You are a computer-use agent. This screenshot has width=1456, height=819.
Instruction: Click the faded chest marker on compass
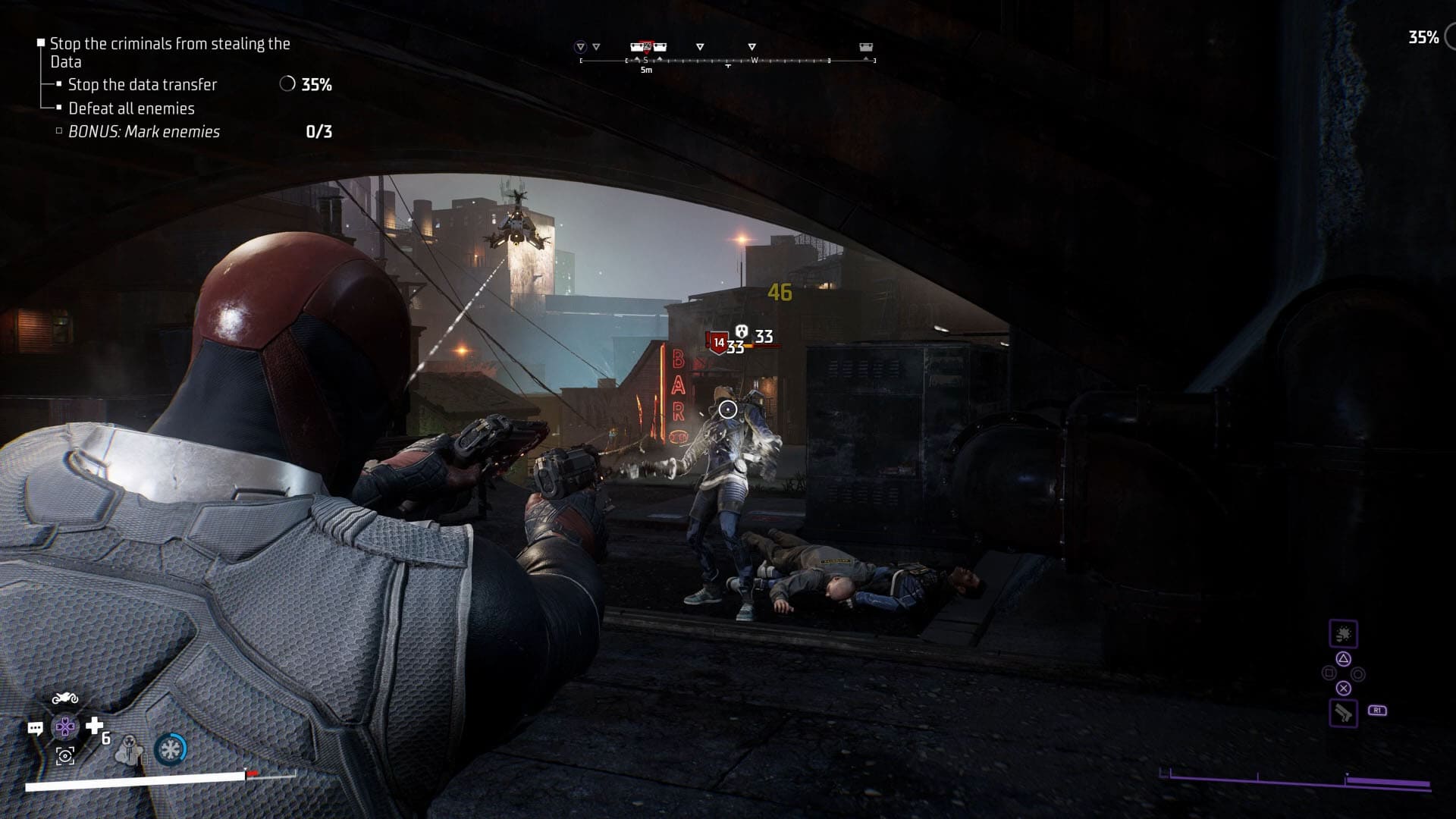pyautogui.click(x=865, y=48)
